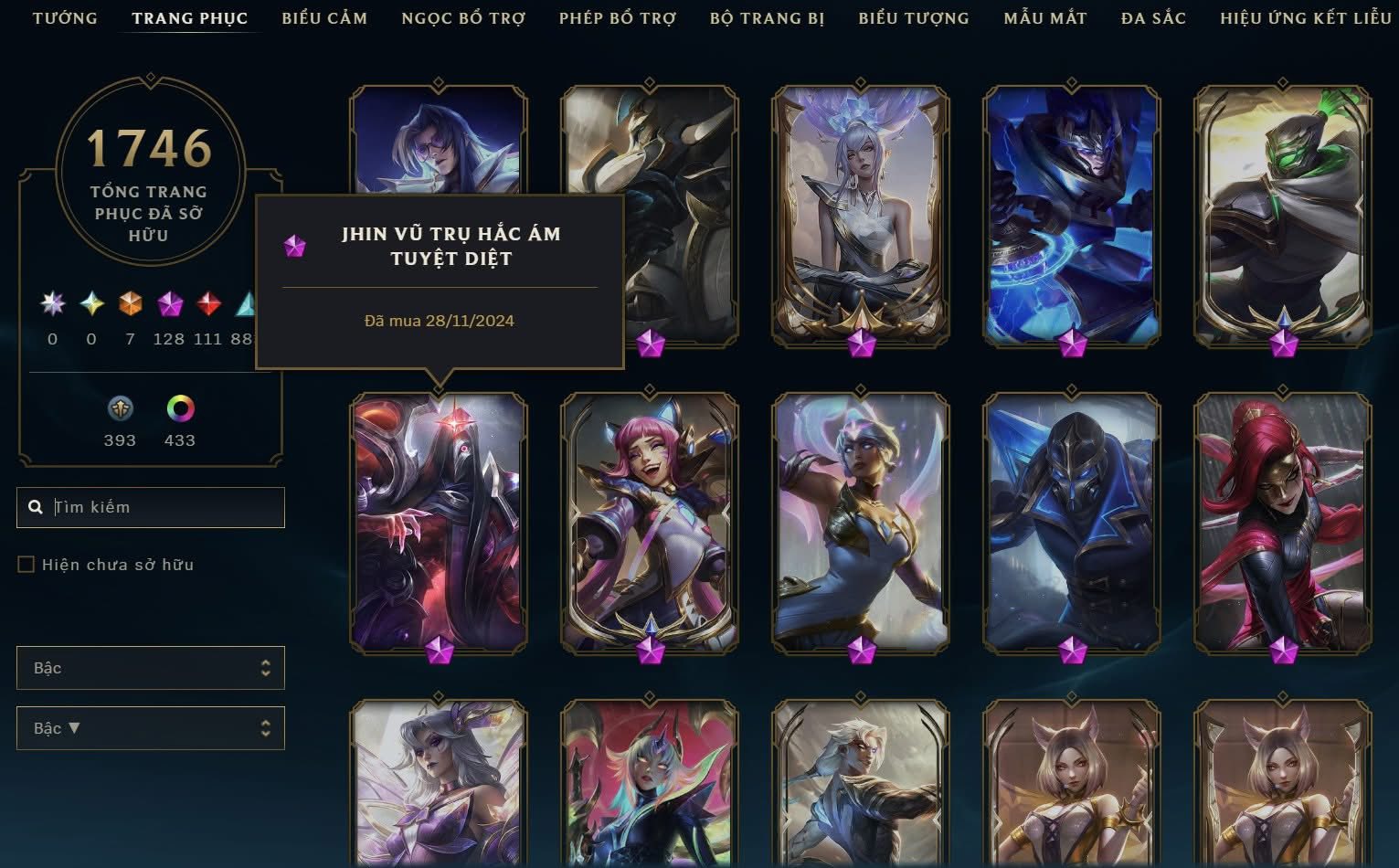Switch to the BIỂU CẢM tab
The image size is (1399, 868).
[324, 17]
